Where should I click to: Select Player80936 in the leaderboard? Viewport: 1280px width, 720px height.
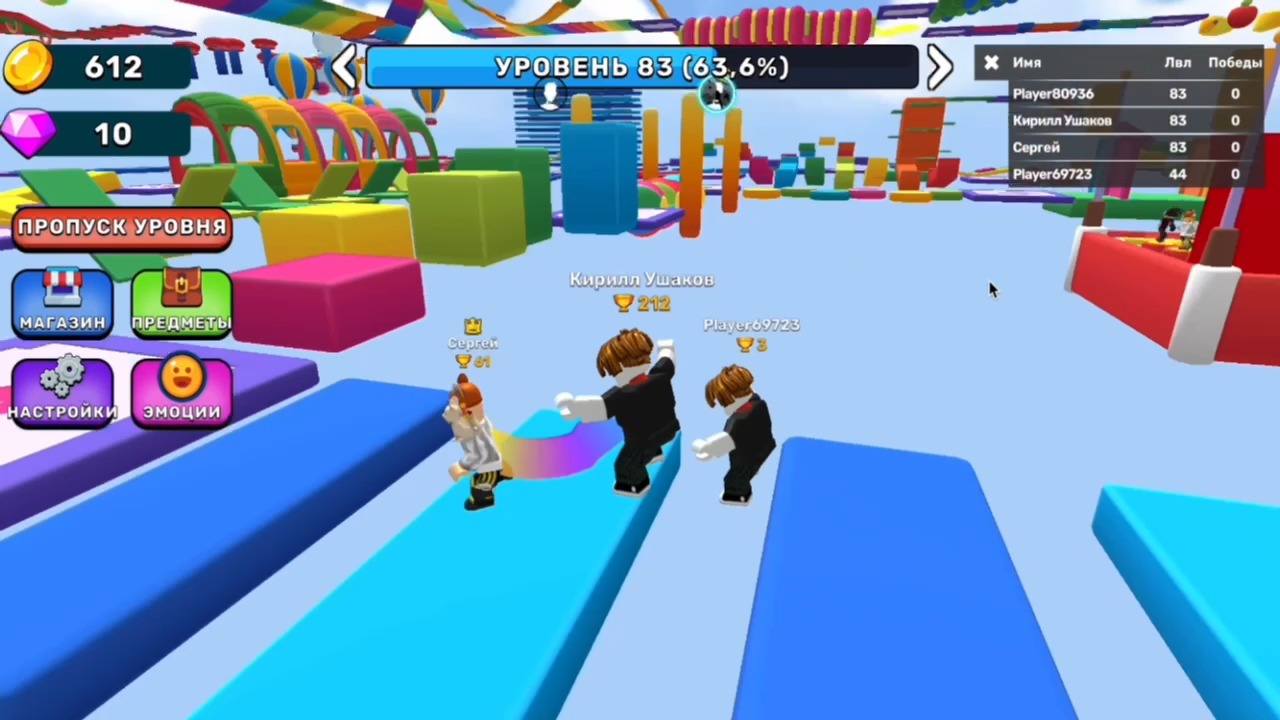pyautogui.click(x=1053, y=93)
